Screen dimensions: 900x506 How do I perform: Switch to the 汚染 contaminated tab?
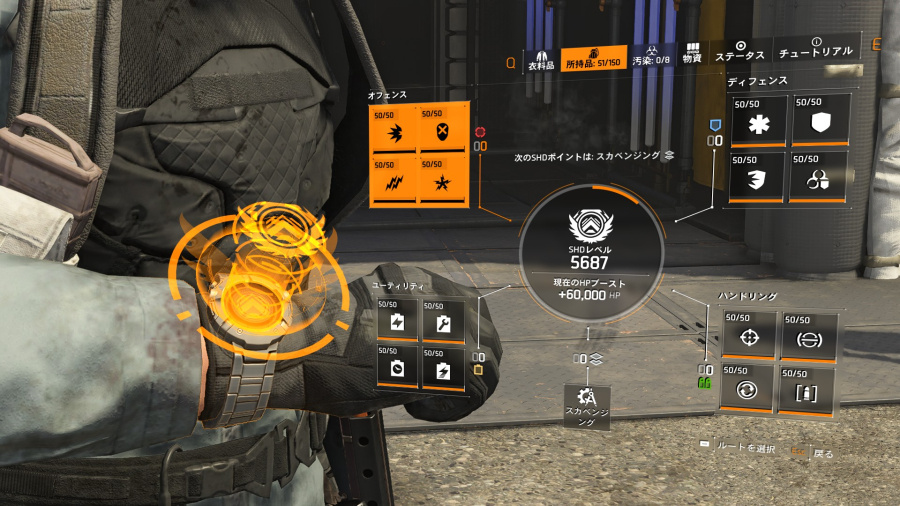pos(650,58)
